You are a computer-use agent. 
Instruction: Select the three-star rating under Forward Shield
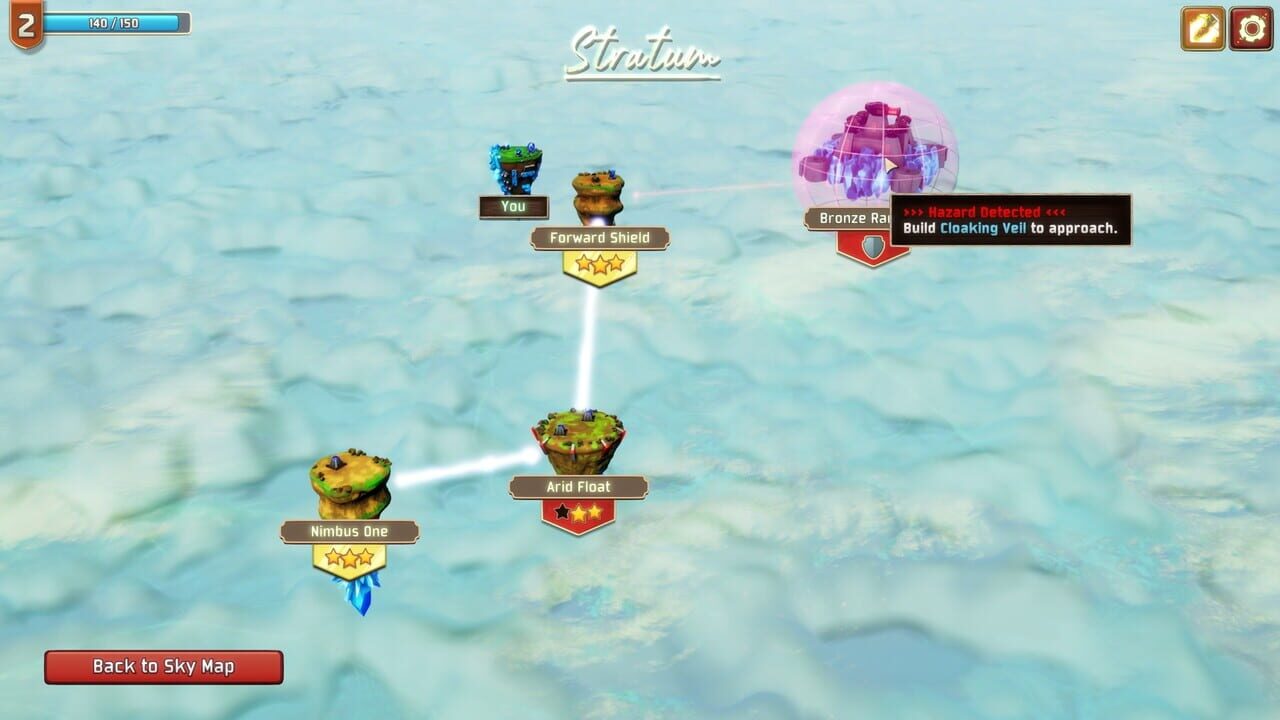(601, 265)
